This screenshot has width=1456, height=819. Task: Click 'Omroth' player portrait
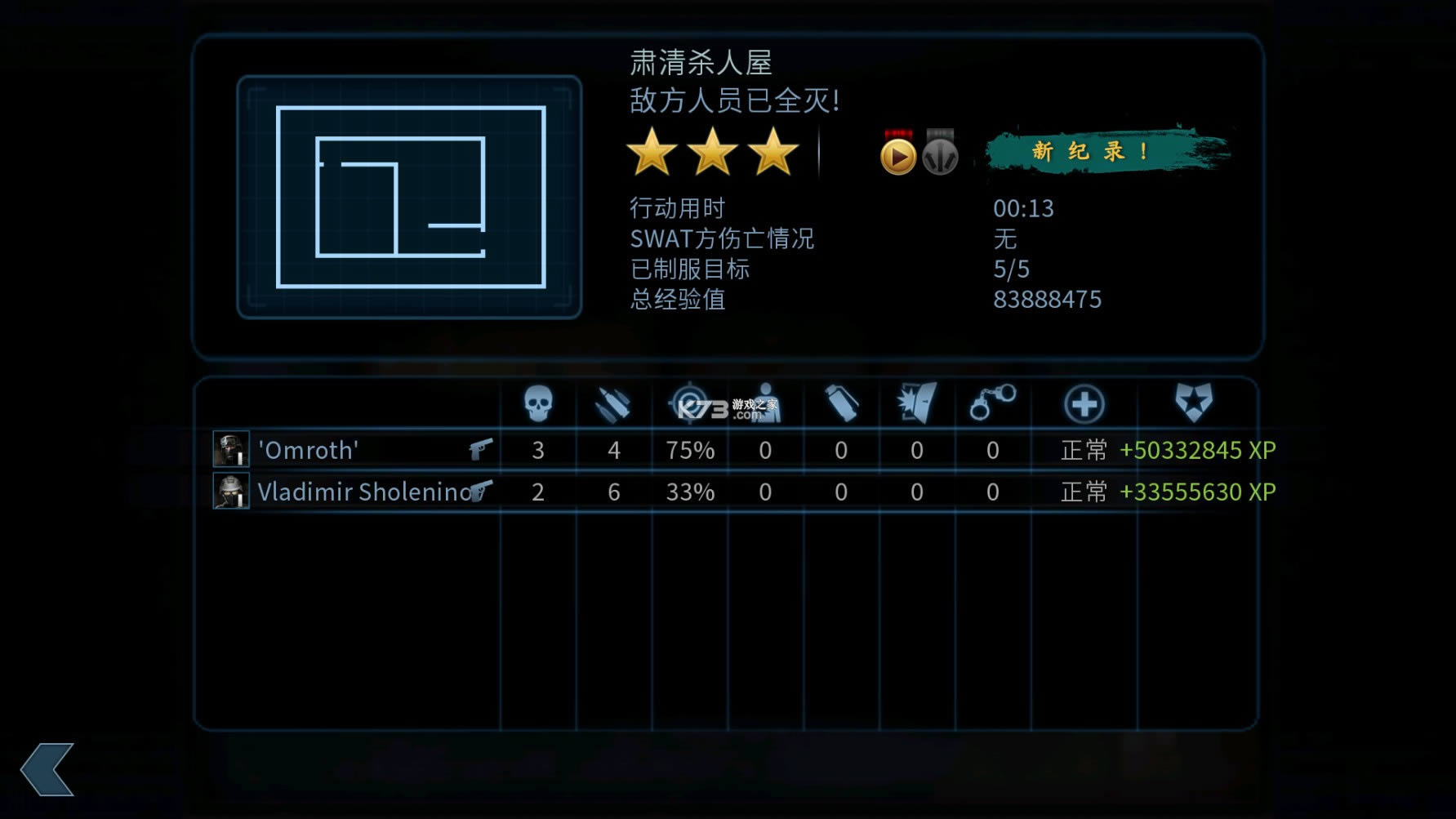[233, 450]
